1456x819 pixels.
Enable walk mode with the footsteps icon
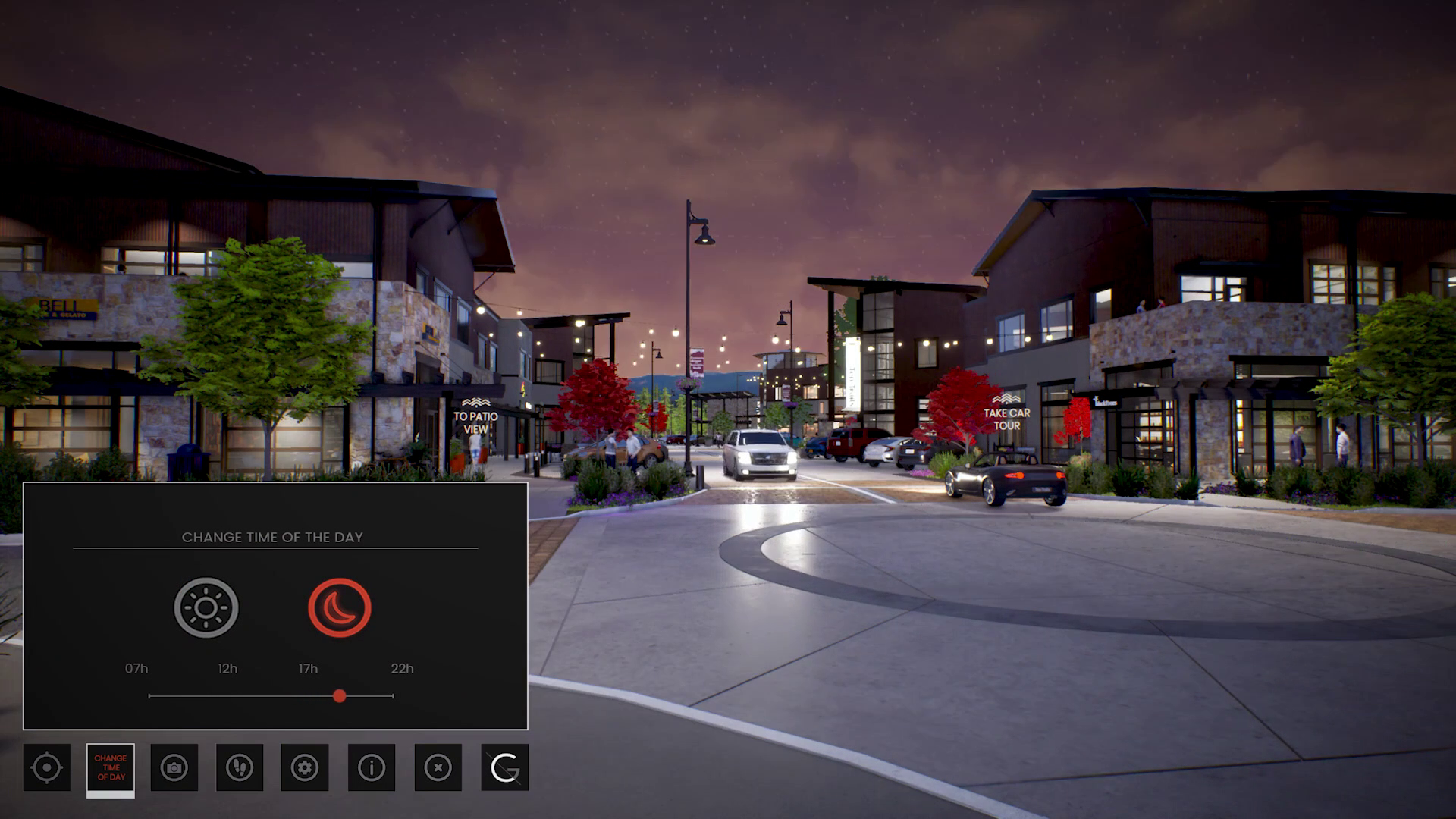coord(240,768)
